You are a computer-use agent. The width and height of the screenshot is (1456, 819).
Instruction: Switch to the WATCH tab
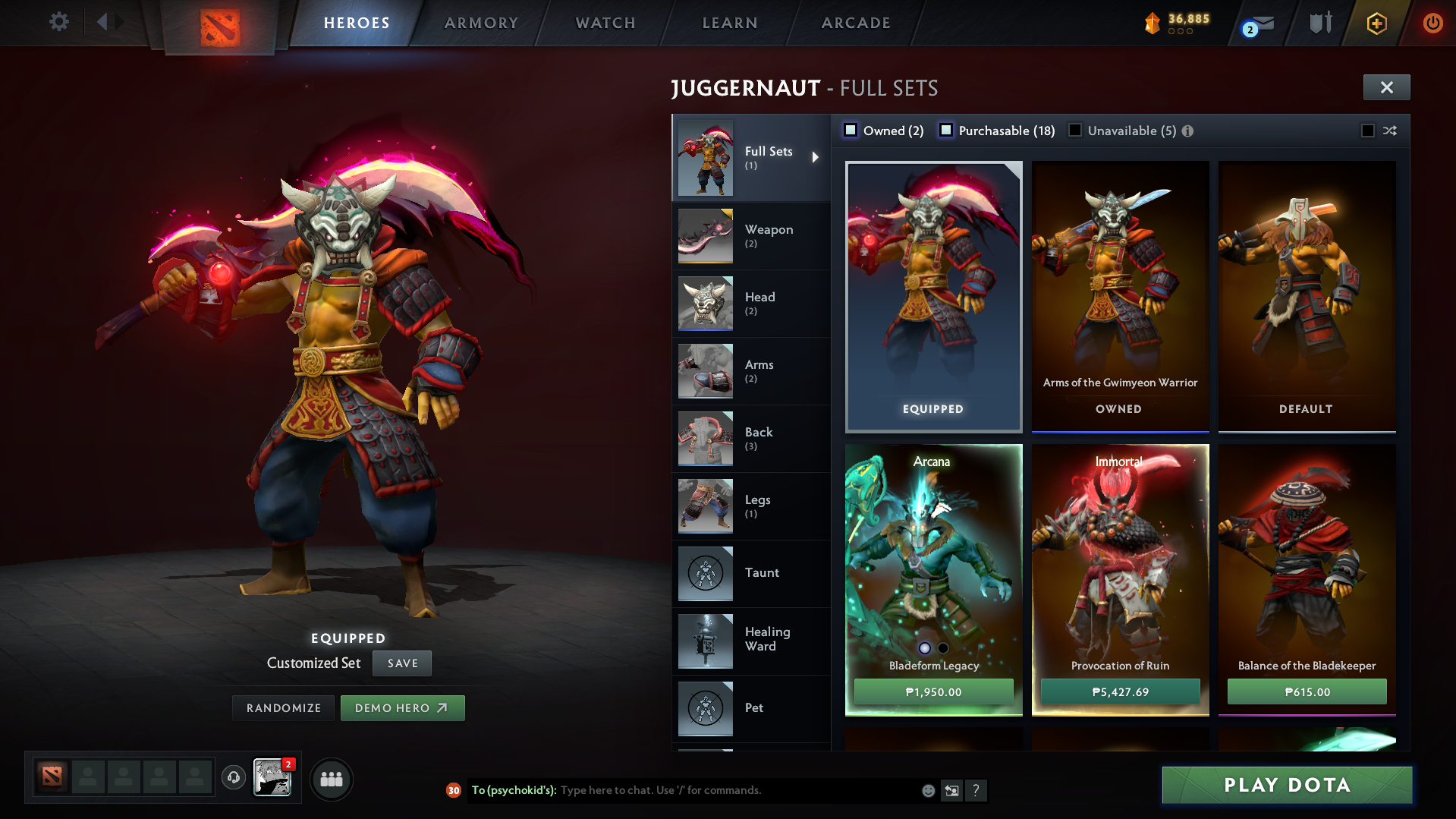[x=605, y=22]
